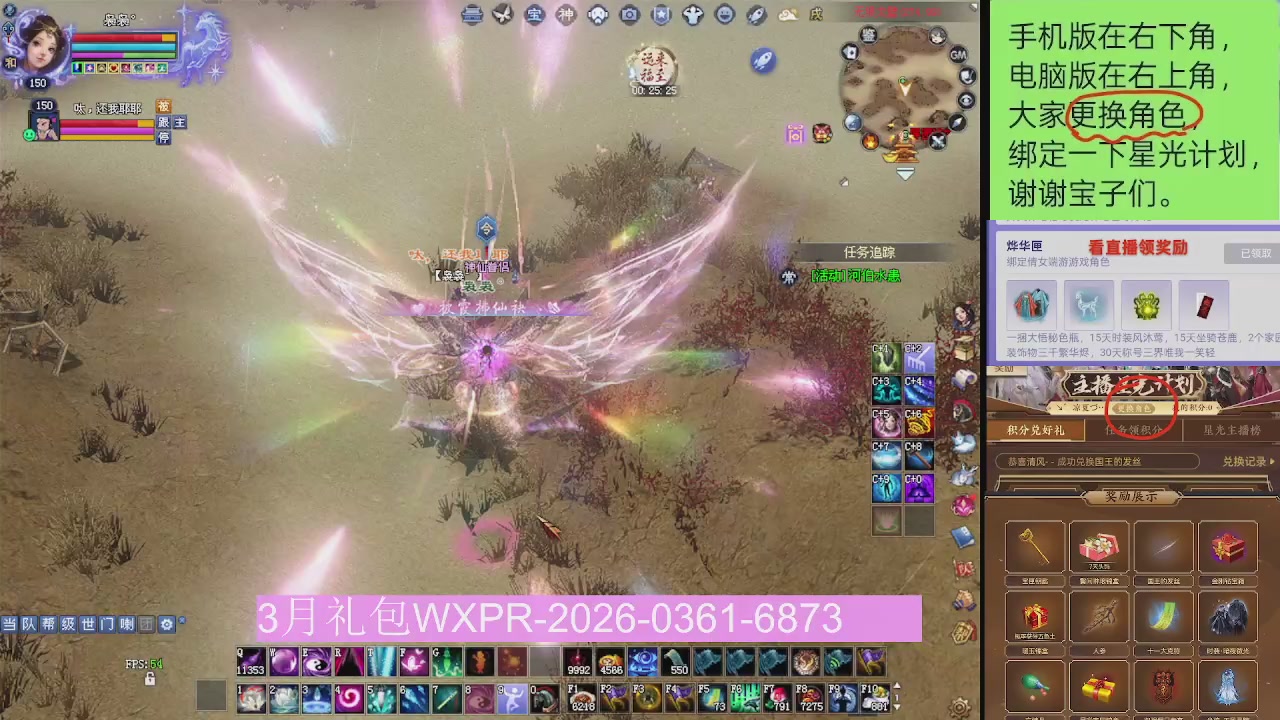The image size is (1280, 720).
Task: Click the smiley face icon in top toolbar
Action: point(723,15)
